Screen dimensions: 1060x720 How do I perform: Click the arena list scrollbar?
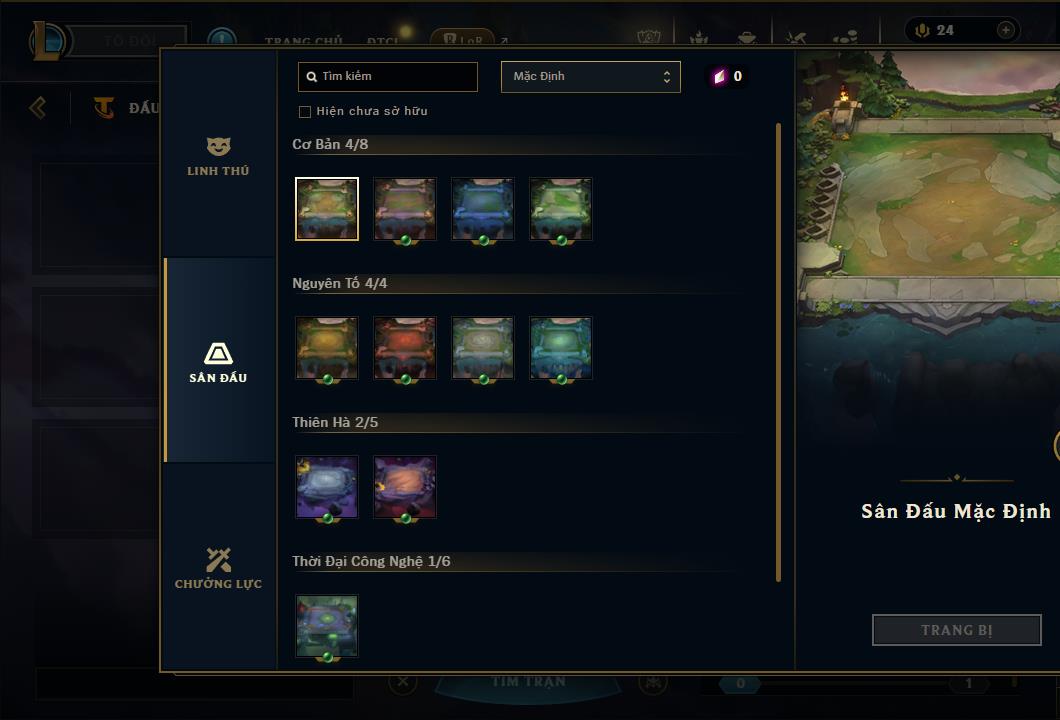pos(778,350)
